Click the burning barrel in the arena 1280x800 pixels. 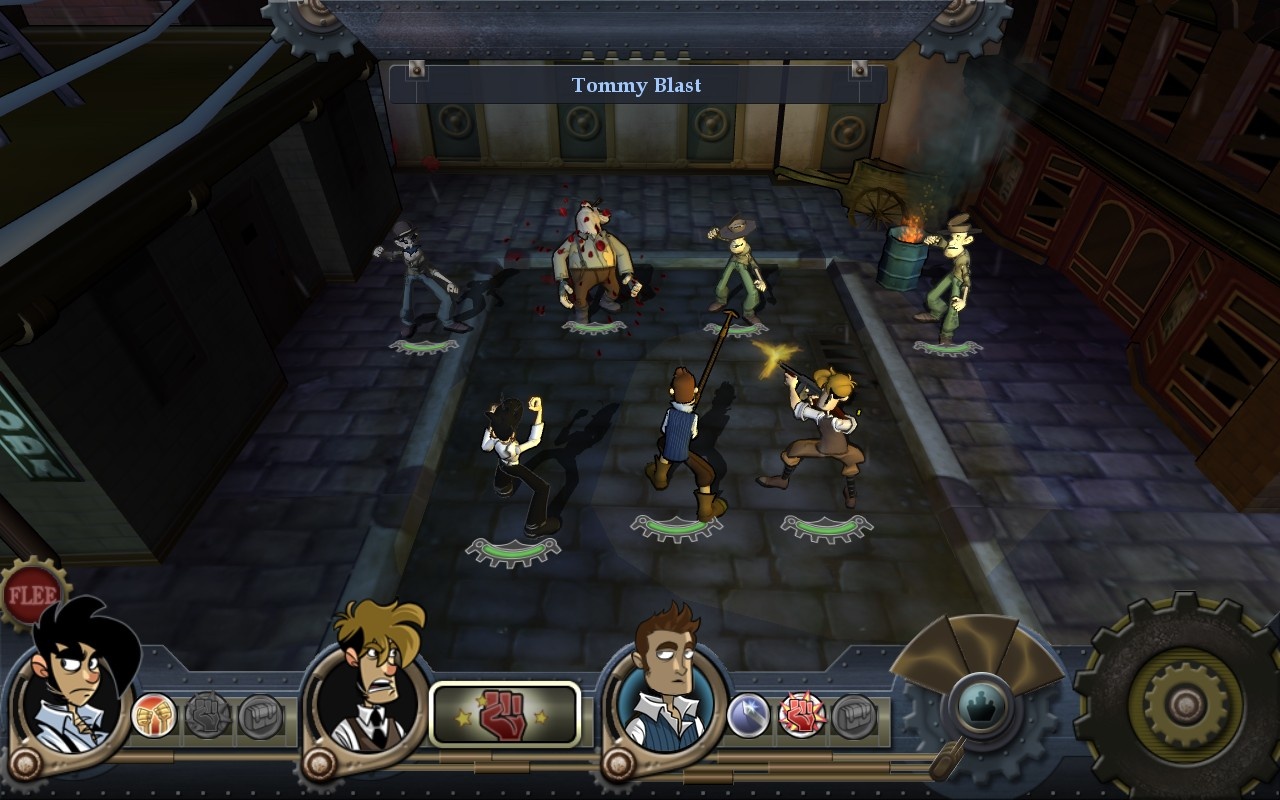pyautogui.click(x=908, y=255)
